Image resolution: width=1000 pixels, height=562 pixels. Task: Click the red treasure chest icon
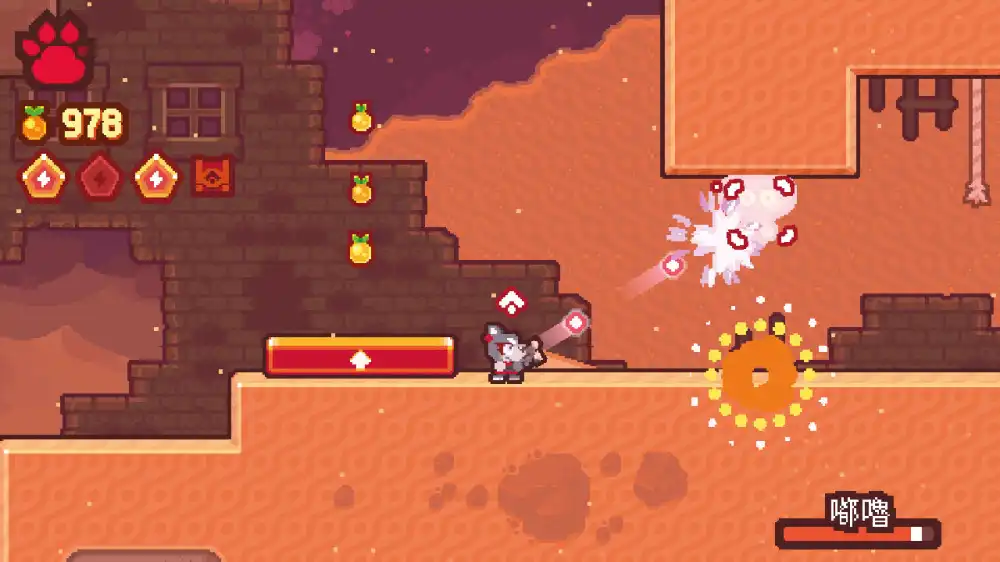(212, 176)
